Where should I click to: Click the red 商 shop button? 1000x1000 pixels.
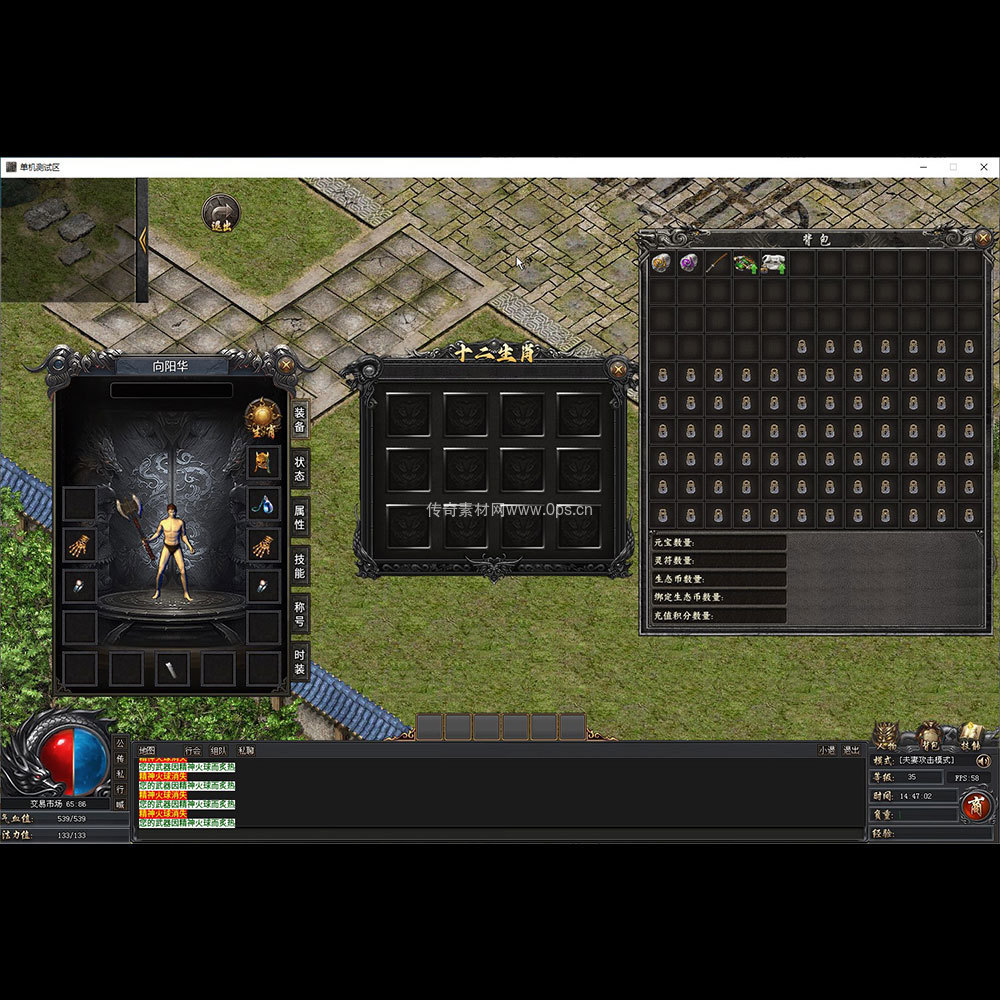coord(976,806)
